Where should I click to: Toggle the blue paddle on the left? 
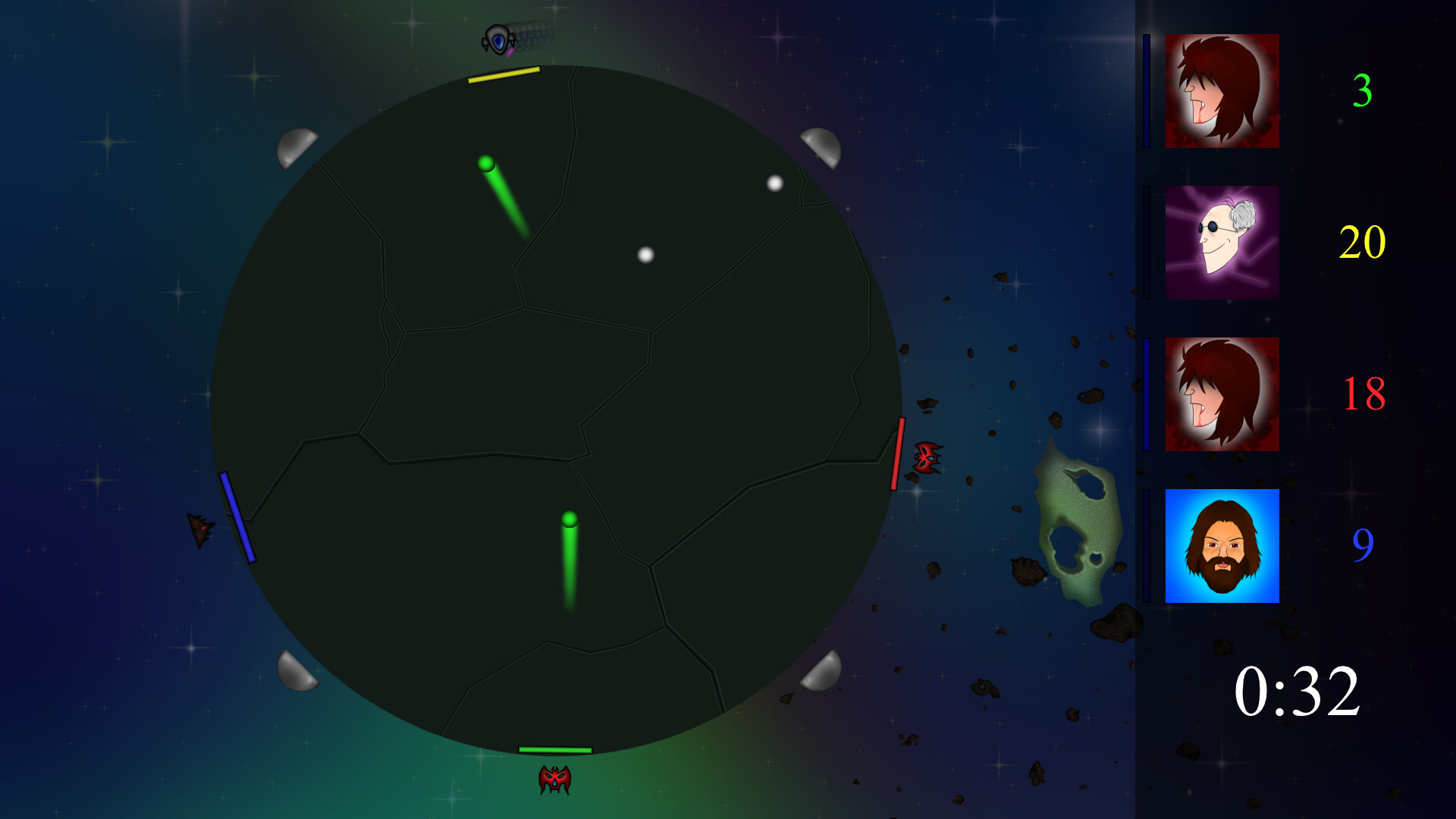[x=237, y=517]
